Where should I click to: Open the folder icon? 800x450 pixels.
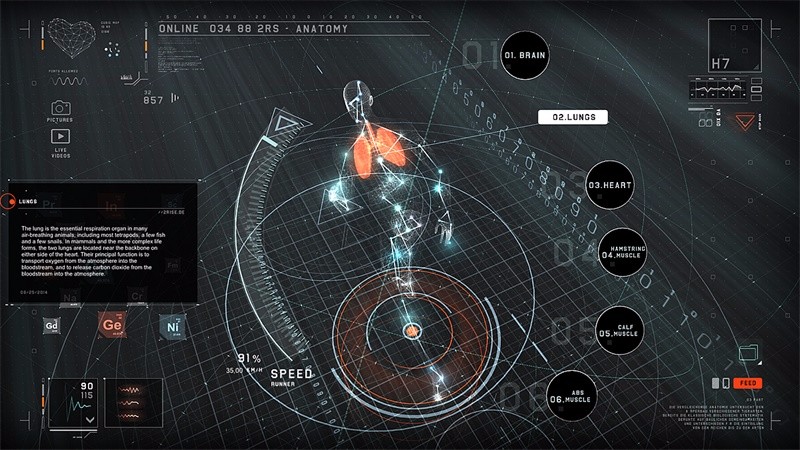(x=746, y=352)
